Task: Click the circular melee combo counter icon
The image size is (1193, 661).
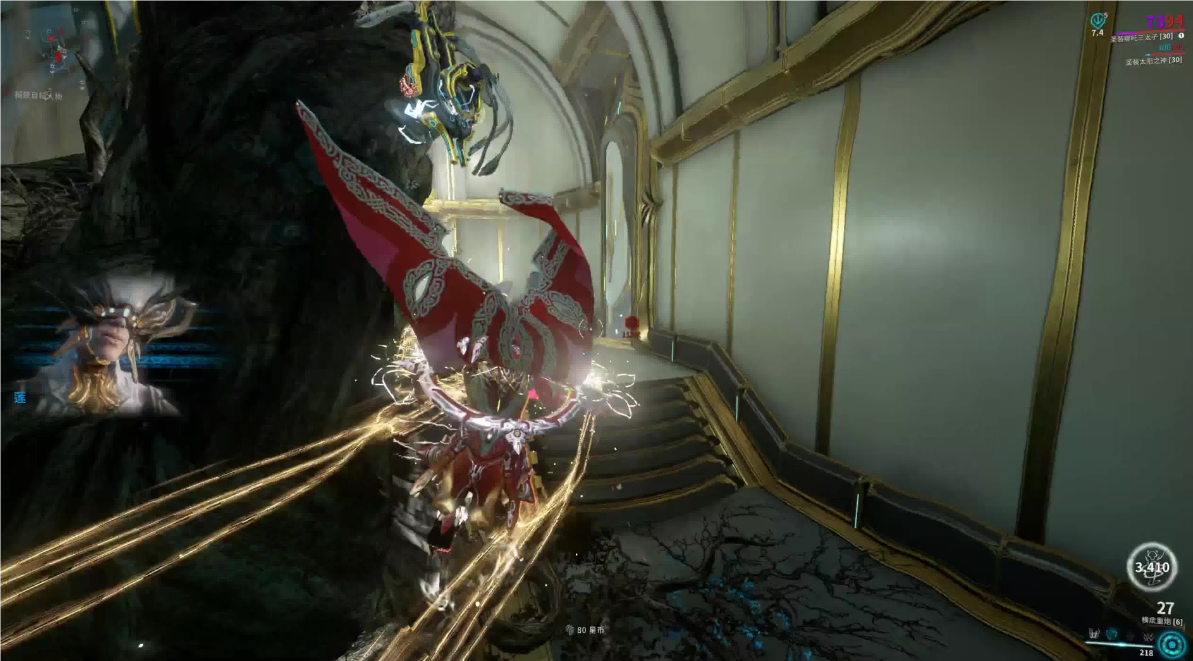Action: coord(1151,569)
